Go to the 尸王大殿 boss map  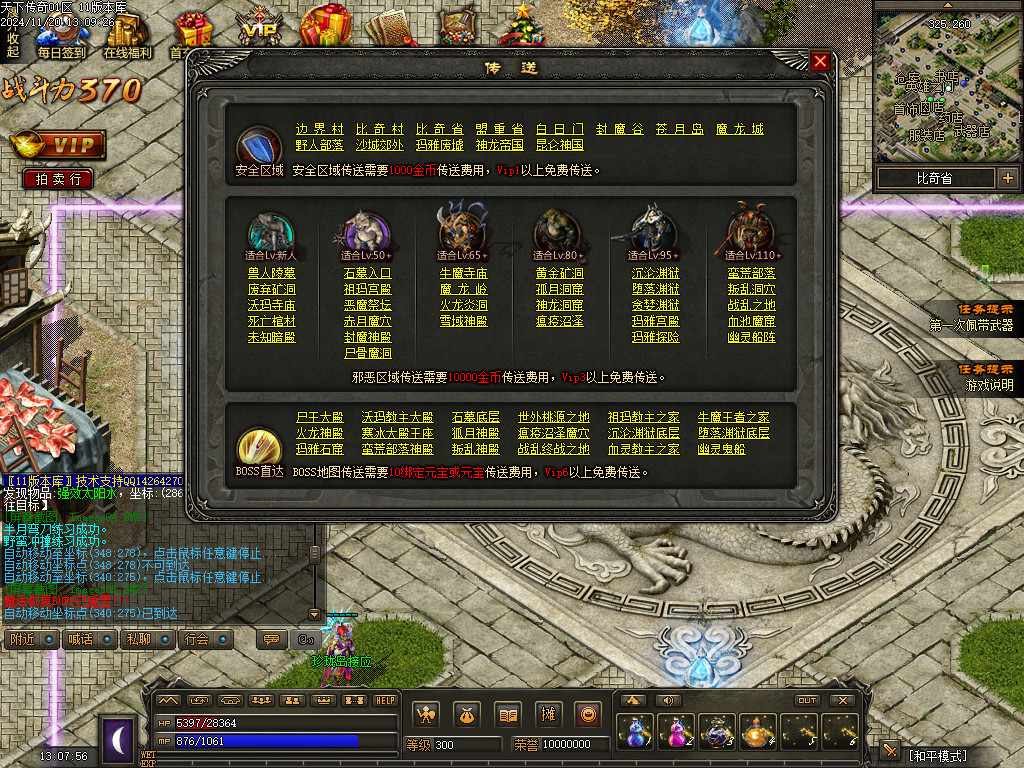[319, 417]
